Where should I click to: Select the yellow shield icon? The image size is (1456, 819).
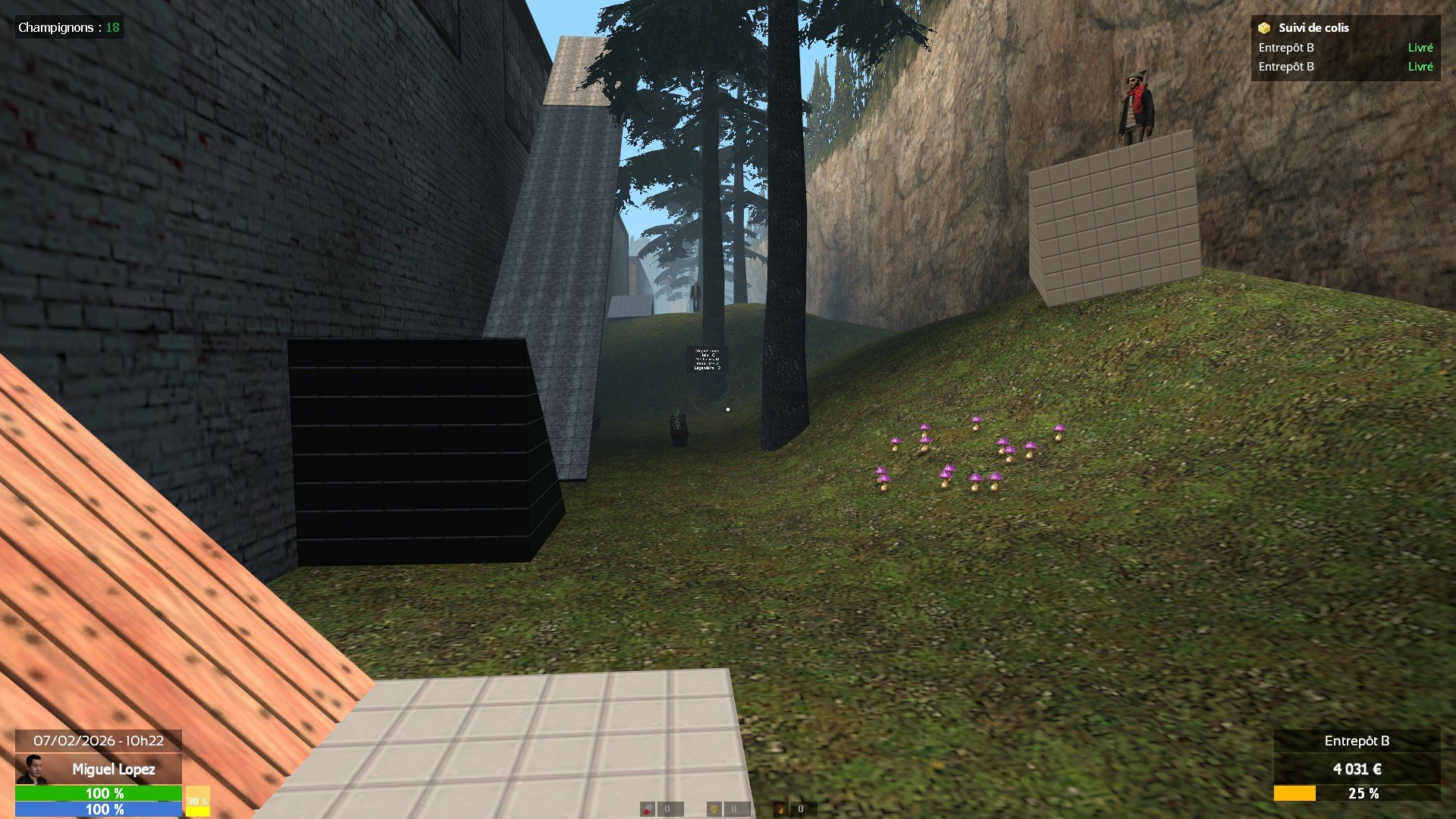[714, 809]
